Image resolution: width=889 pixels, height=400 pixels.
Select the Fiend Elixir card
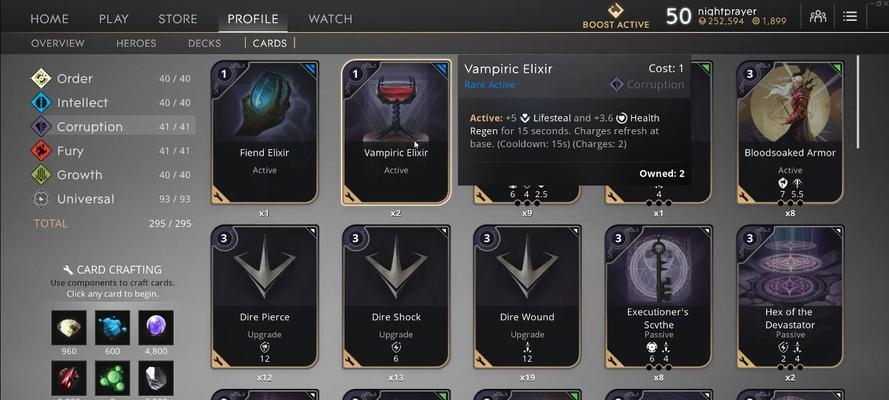coord(265,132)
